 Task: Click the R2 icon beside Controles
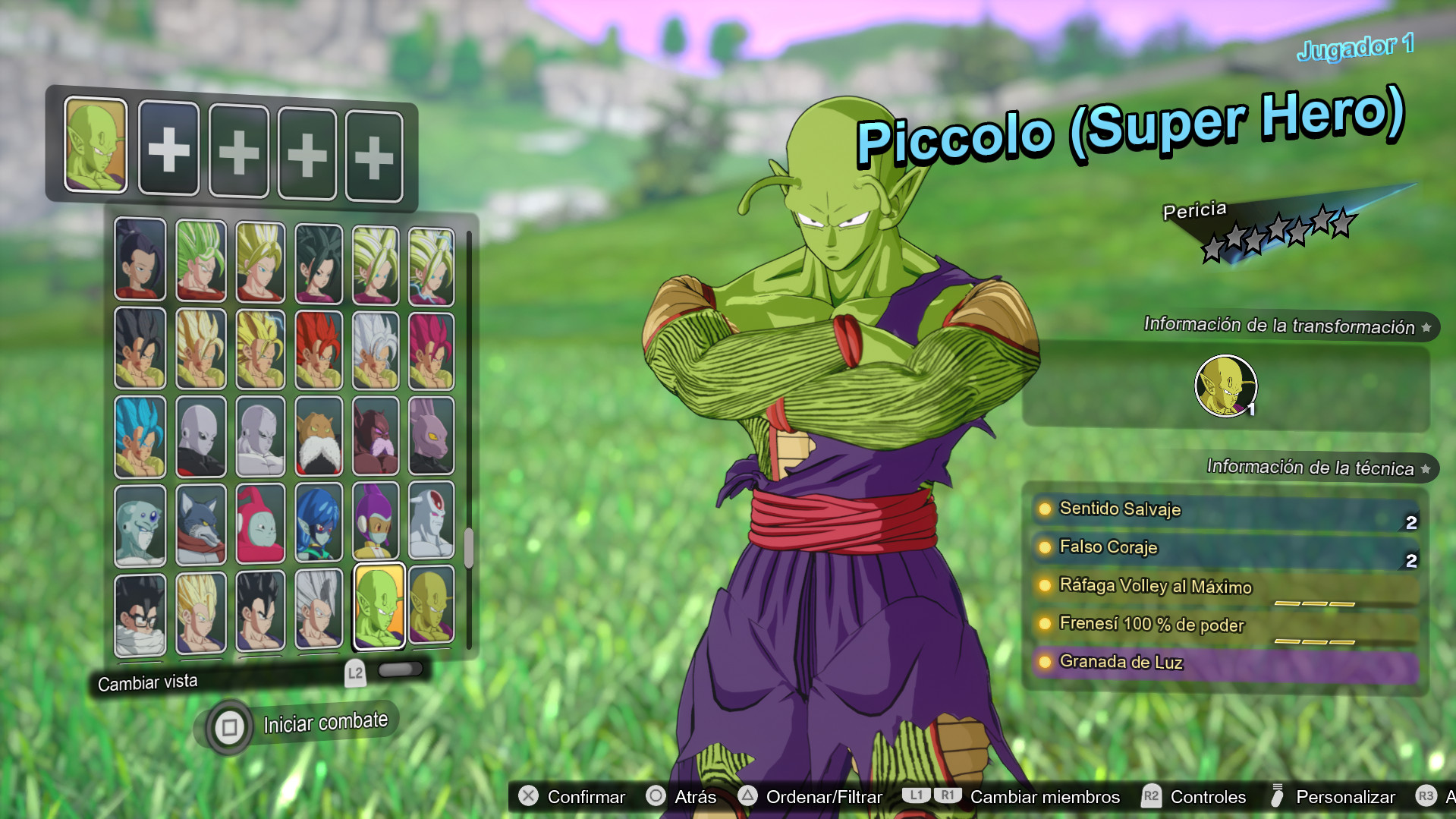tap(1152, 797)
